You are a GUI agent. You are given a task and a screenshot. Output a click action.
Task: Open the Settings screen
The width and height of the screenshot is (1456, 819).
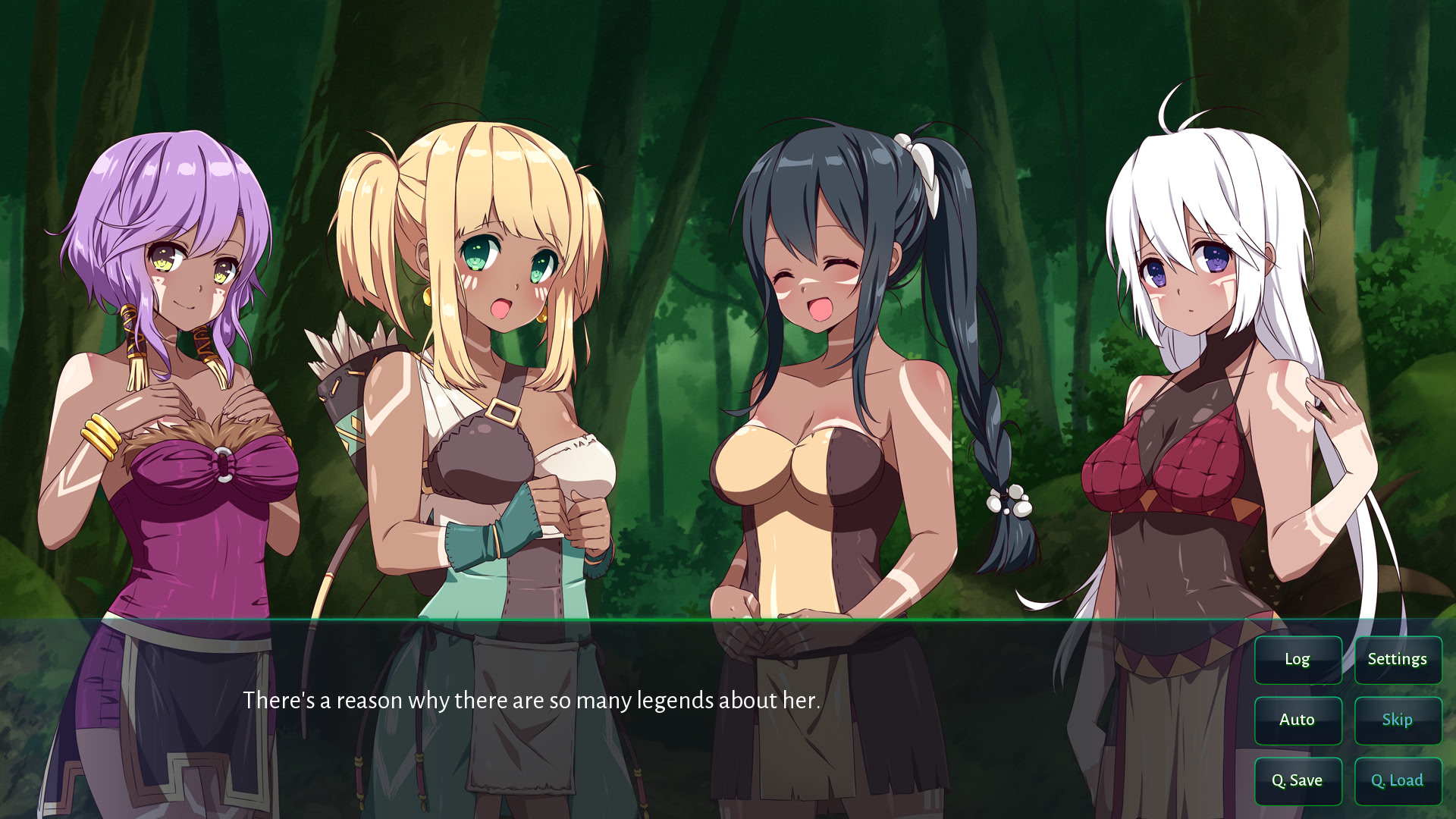coord(1398,659)
